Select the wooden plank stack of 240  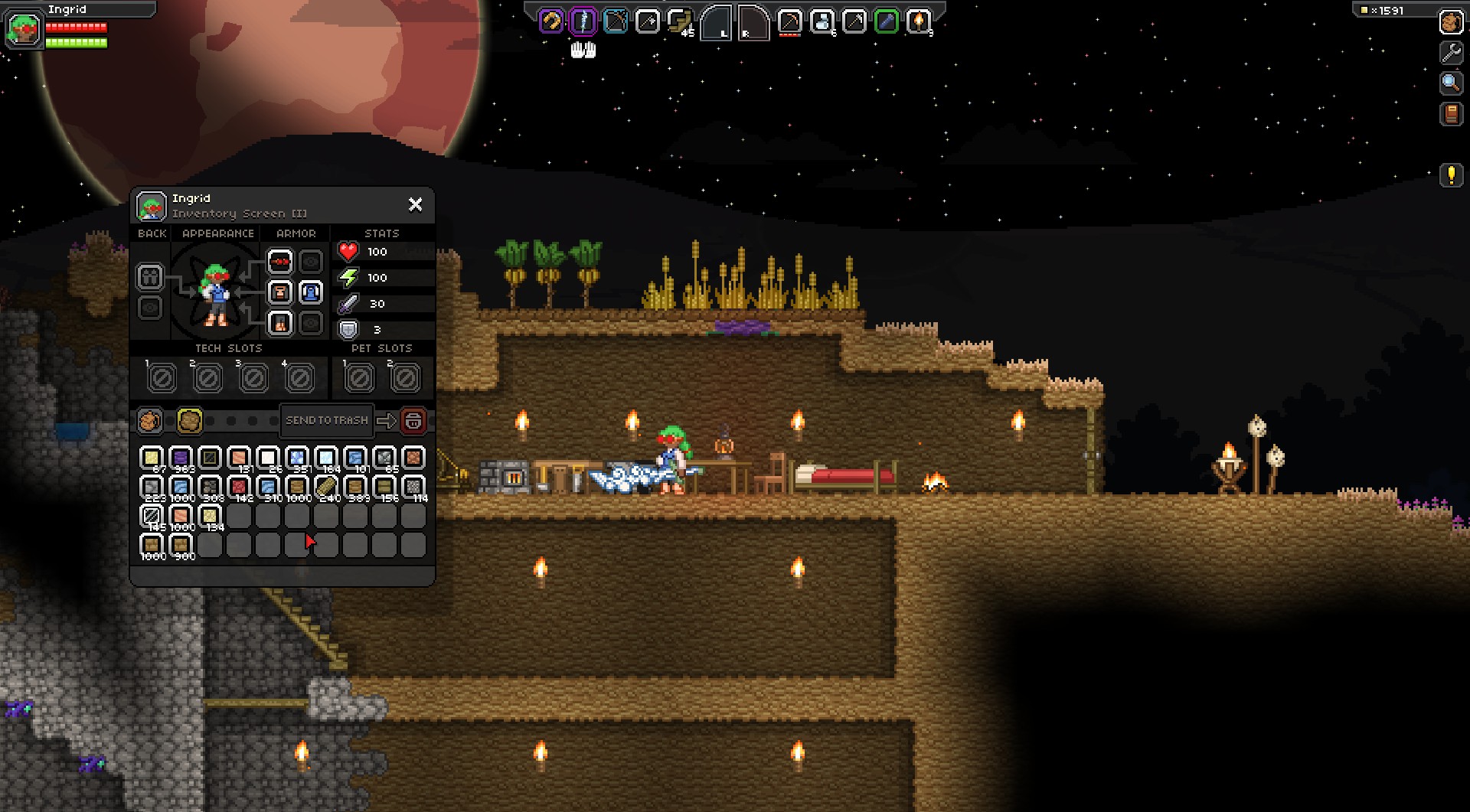coord(326,487)
